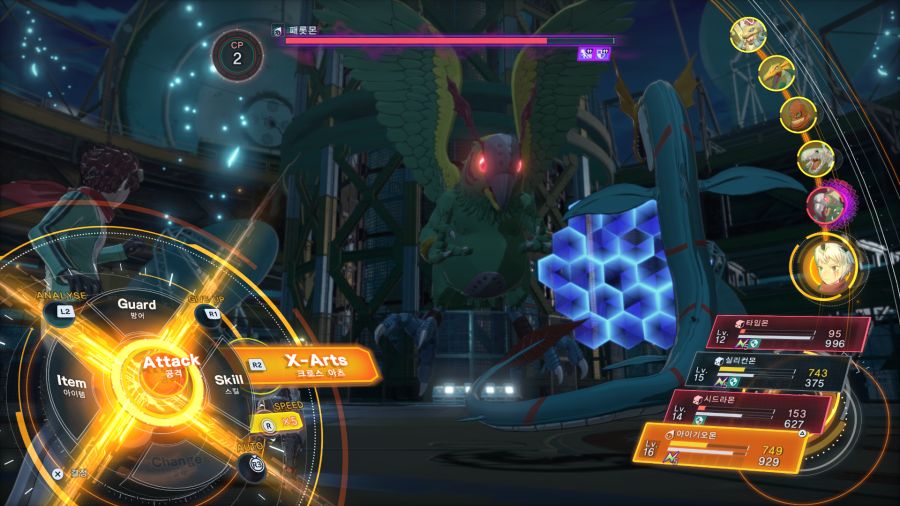Activate the orange X-Arts button
Screen dimensions: 900x506
tap(315, 366)
